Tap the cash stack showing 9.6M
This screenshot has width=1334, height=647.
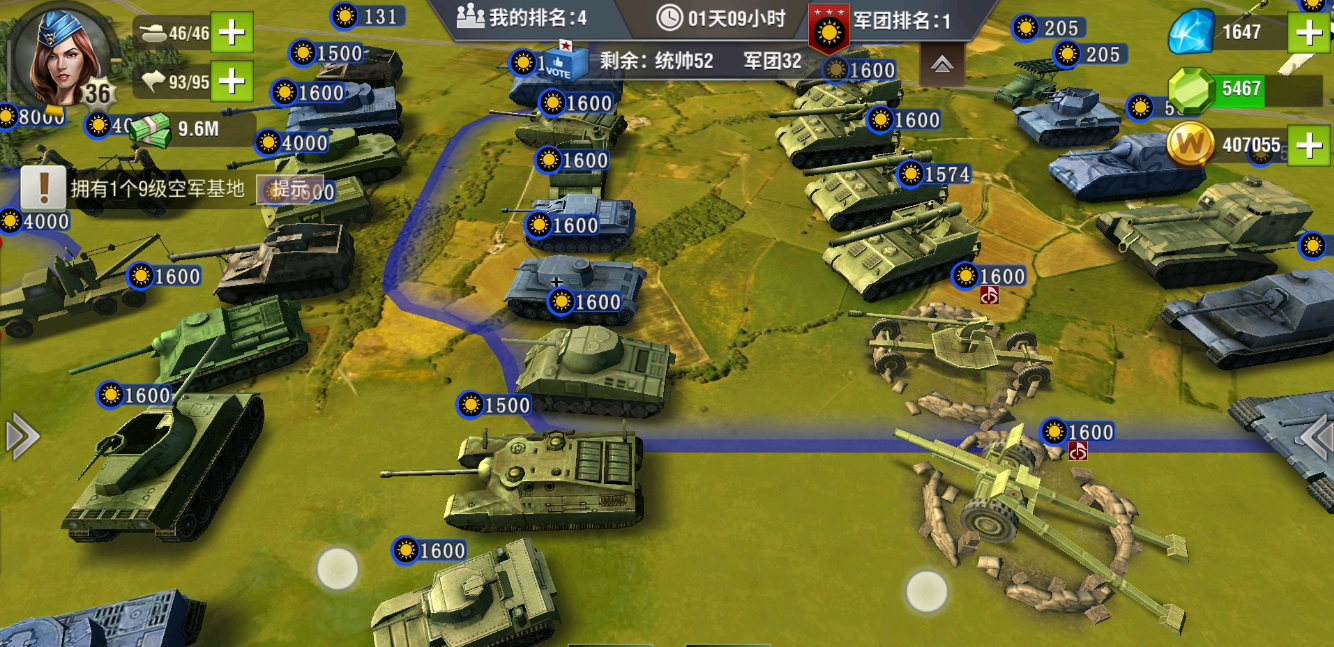150,128
